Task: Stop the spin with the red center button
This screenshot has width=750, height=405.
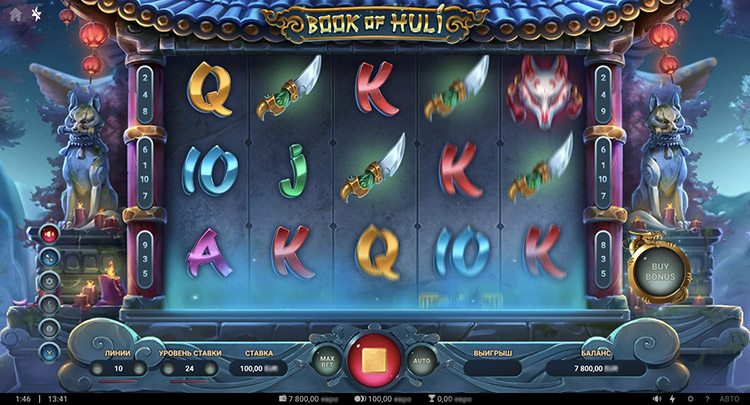Action: 374,360
